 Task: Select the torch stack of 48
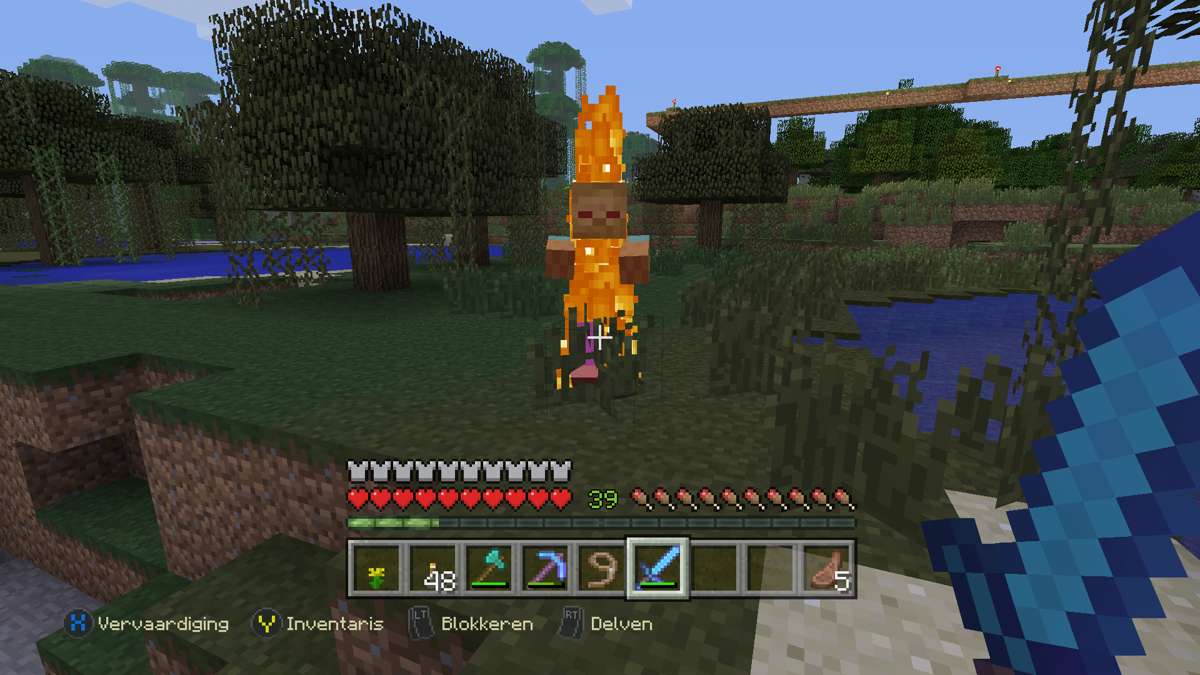tap(433, 569)
